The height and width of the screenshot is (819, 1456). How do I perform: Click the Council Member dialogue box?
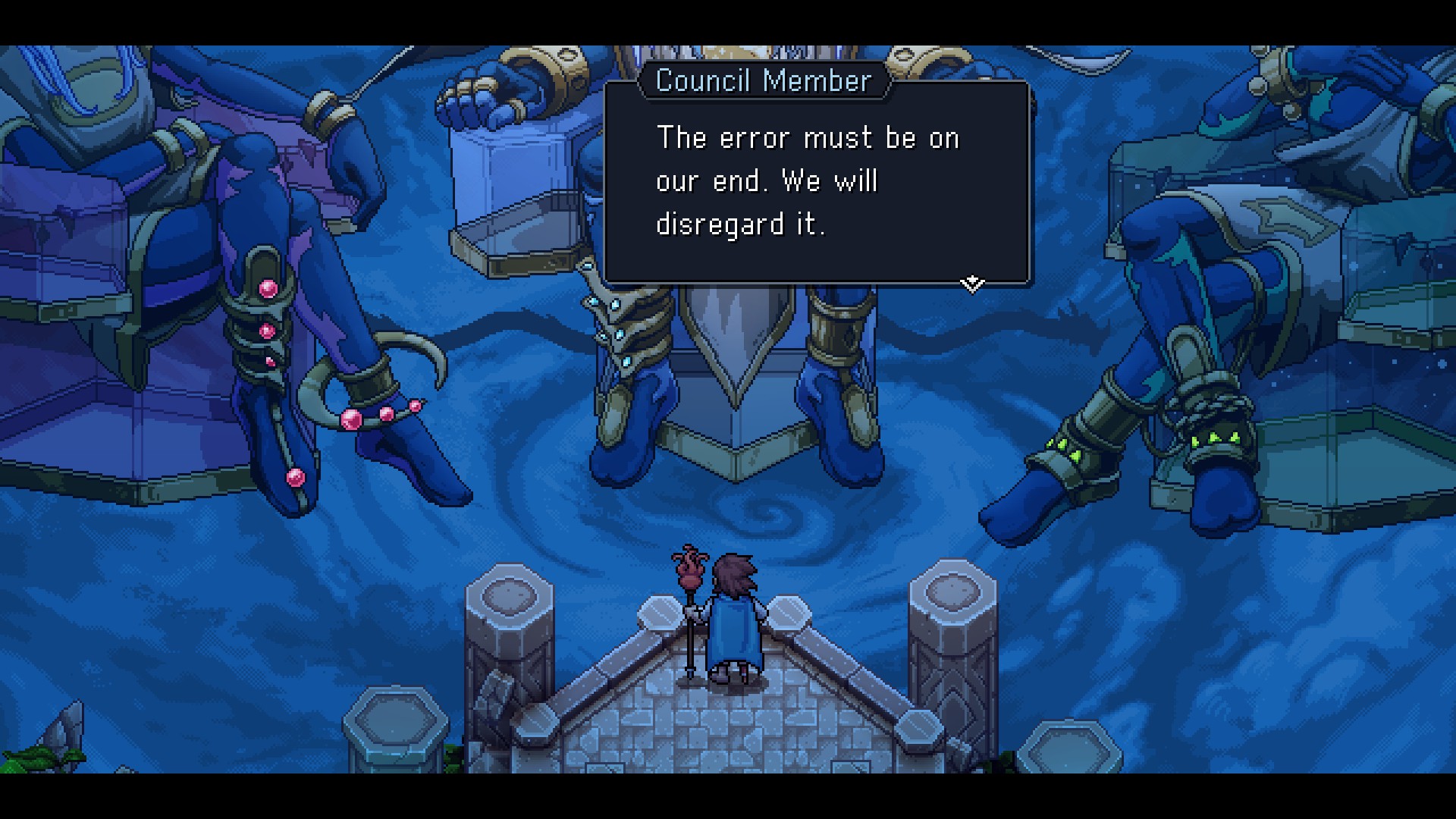click(x=816, y=182)
